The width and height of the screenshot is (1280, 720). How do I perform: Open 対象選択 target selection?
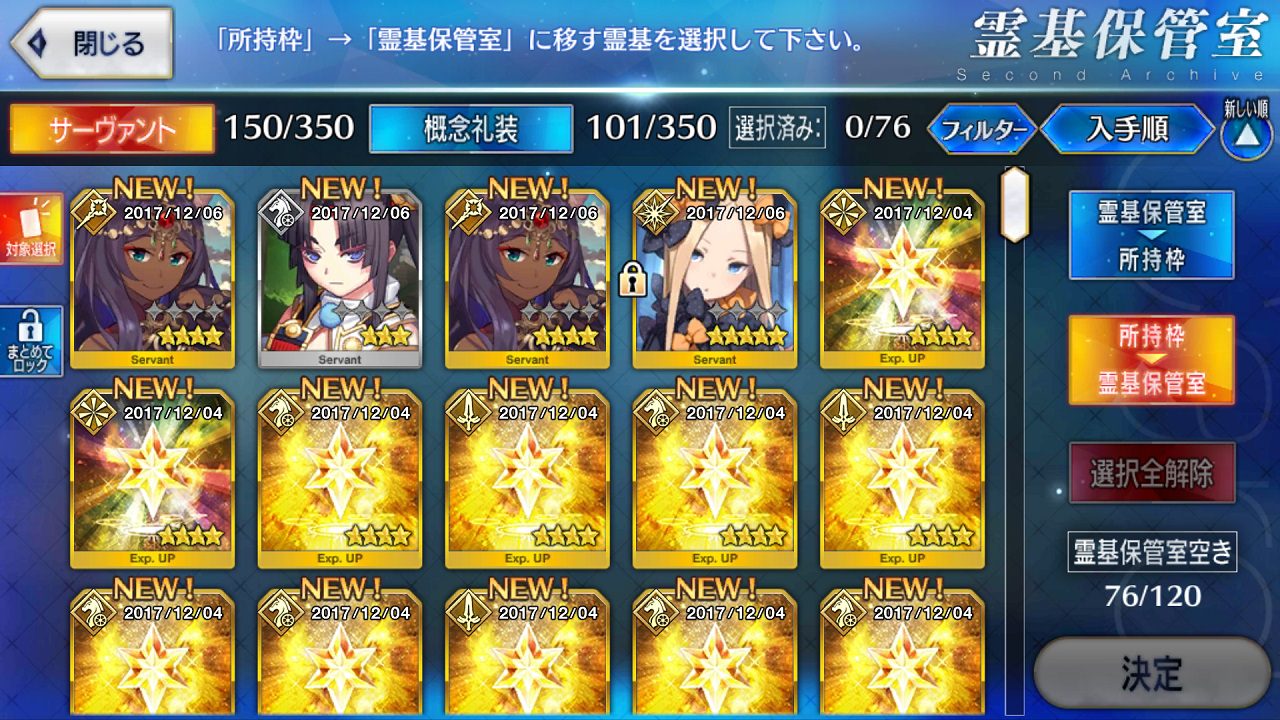tap(31, 229)
